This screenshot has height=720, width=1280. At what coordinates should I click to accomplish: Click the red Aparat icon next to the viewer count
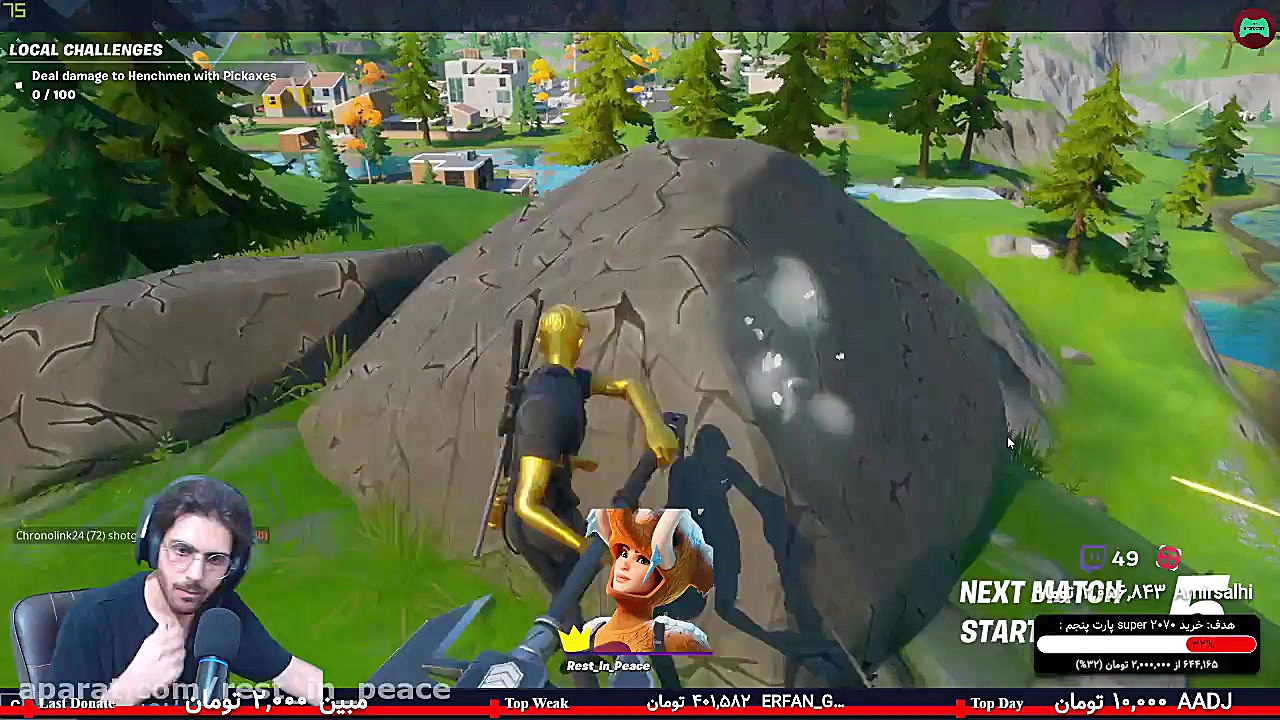click(x=1168, y=558)
